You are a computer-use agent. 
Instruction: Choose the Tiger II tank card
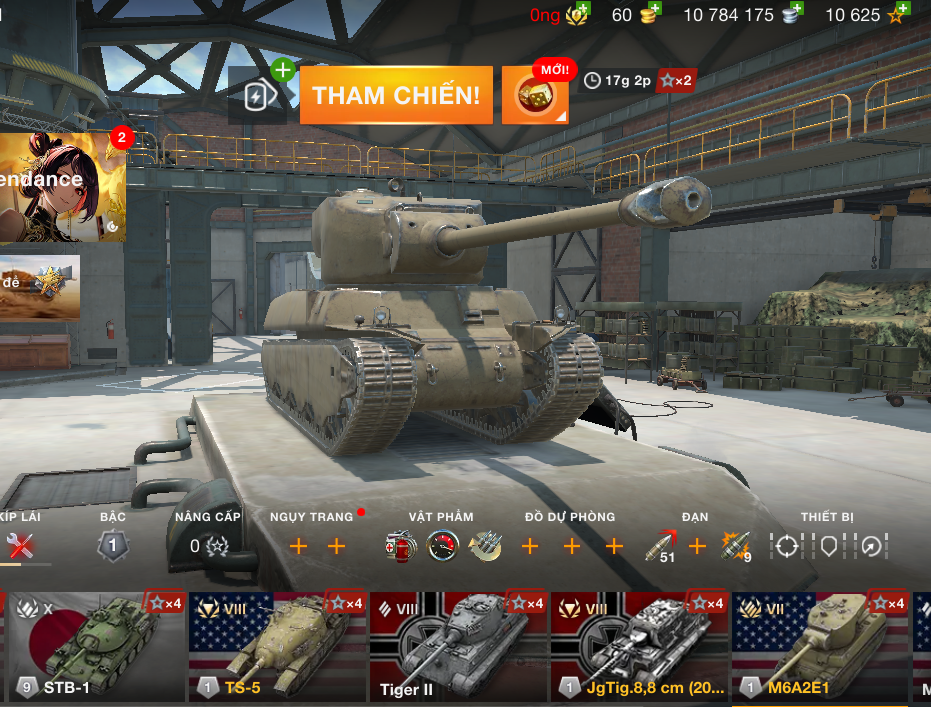click(x=457, y=646)
